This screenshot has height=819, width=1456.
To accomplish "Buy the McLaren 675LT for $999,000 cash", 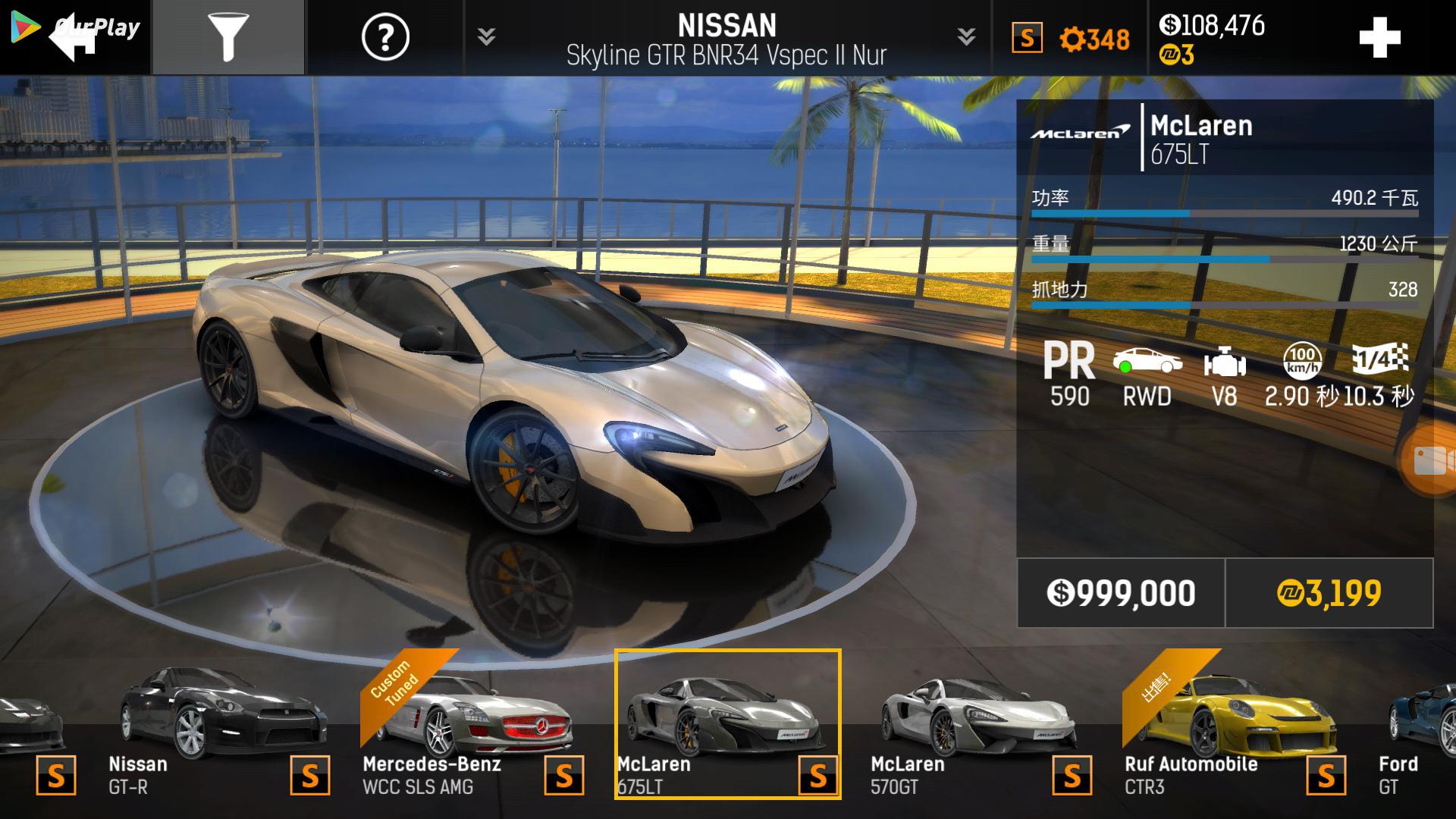I will (1120, 593).
